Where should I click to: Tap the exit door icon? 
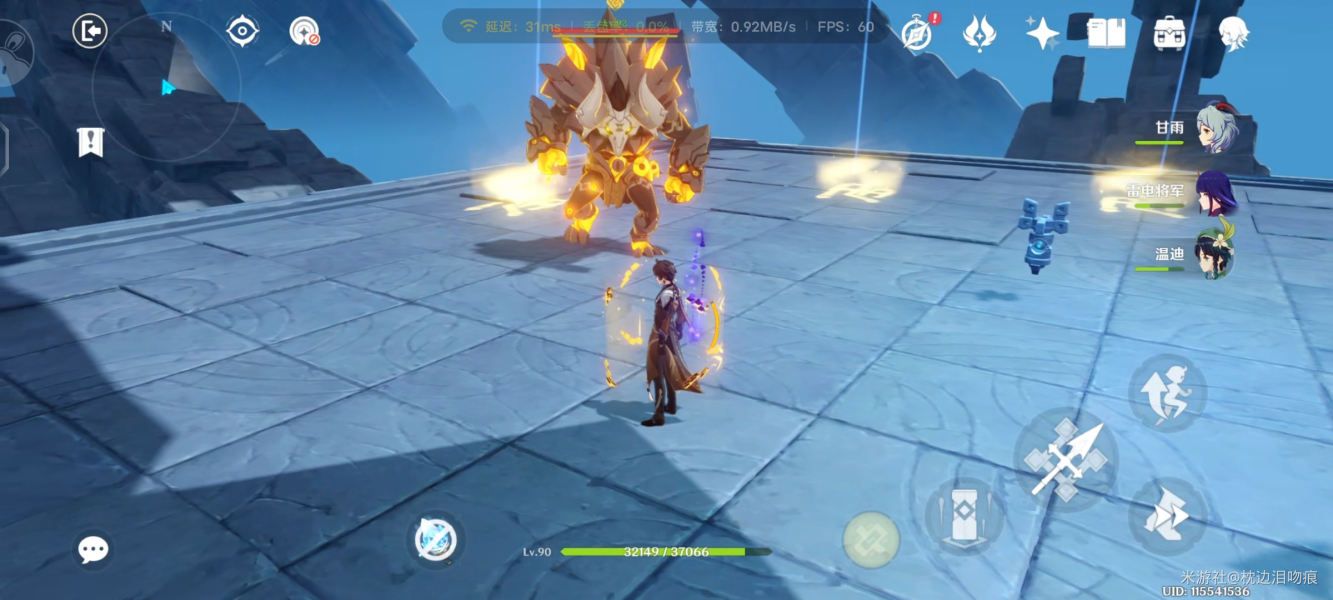90,31
